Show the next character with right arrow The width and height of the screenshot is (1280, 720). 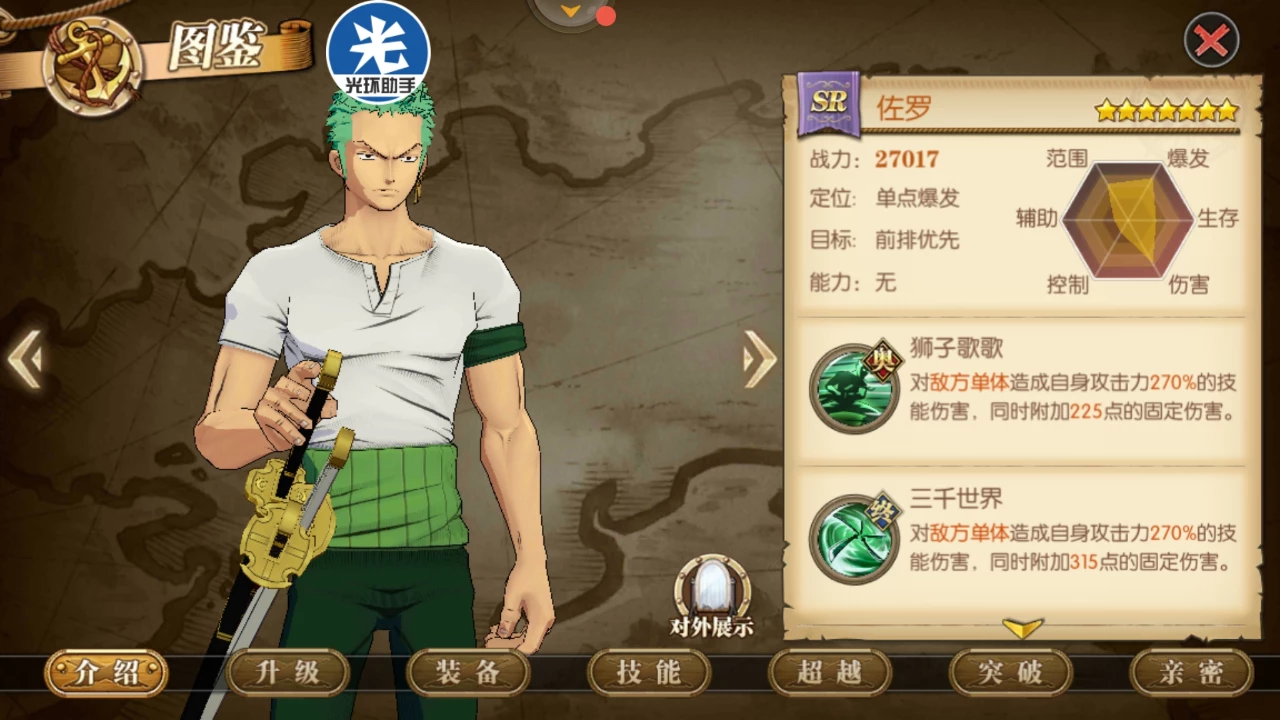pyautogui.click(x=759, y=358)
